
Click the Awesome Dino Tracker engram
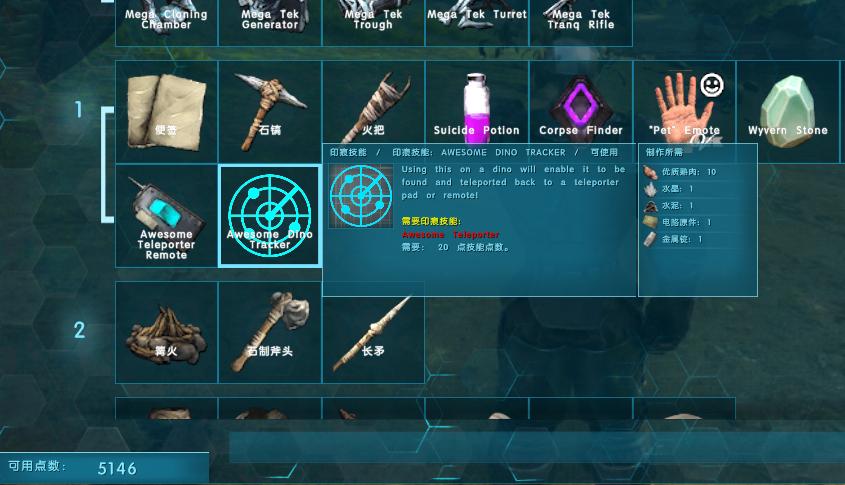pos(270,216)
